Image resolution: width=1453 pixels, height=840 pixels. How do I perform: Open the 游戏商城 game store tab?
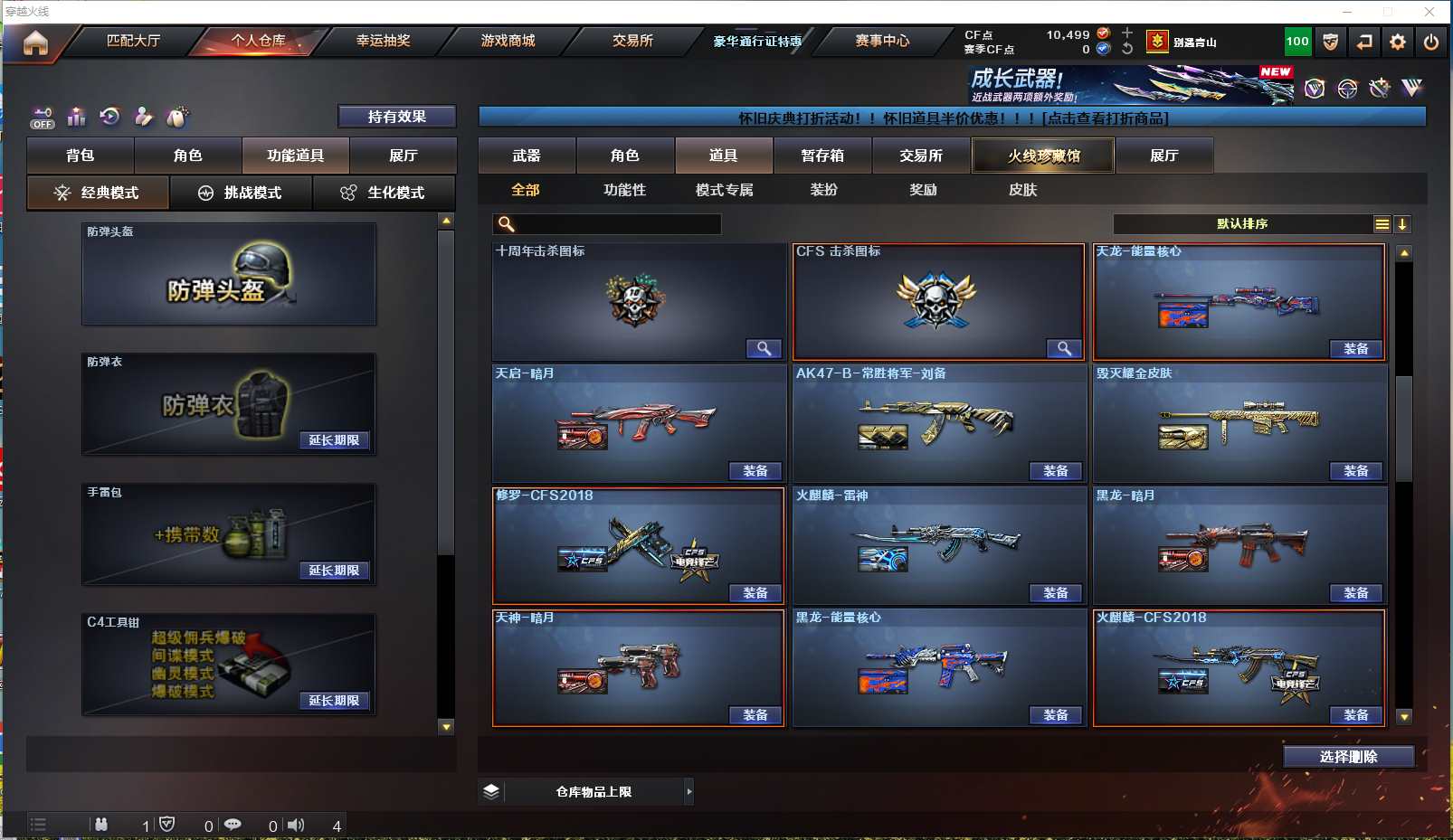coord(508,41)
